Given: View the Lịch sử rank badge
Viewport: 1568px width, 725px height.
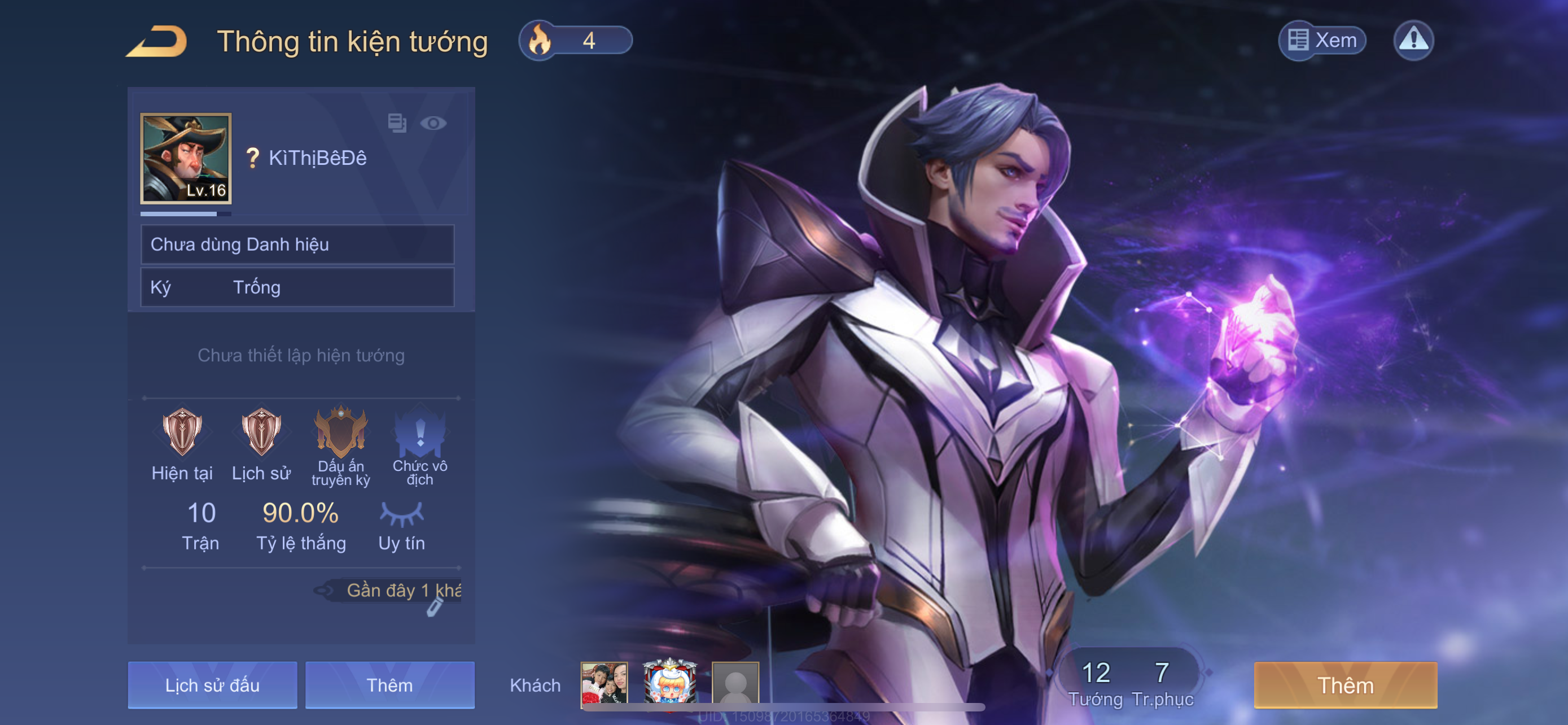Looking at the screenshot, I should click(261, 432).
